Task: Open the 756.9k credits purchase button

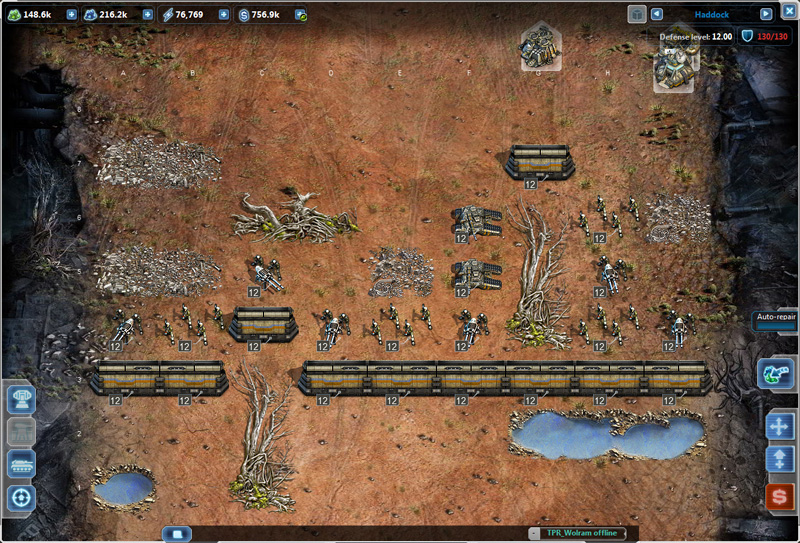Action: [x=300, y=15]
